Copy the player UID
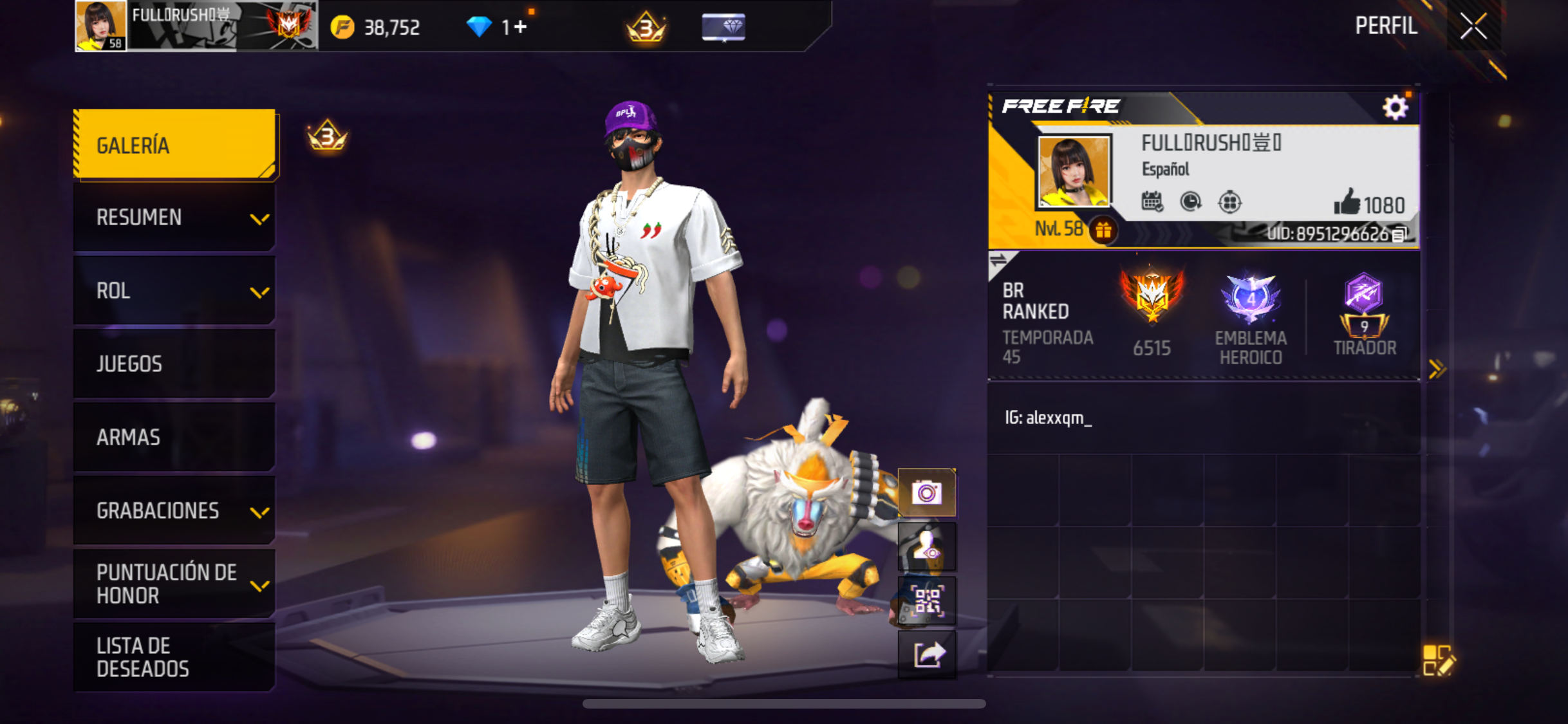The width and height of the screenshot is (1568, 724). [1399, 235]
